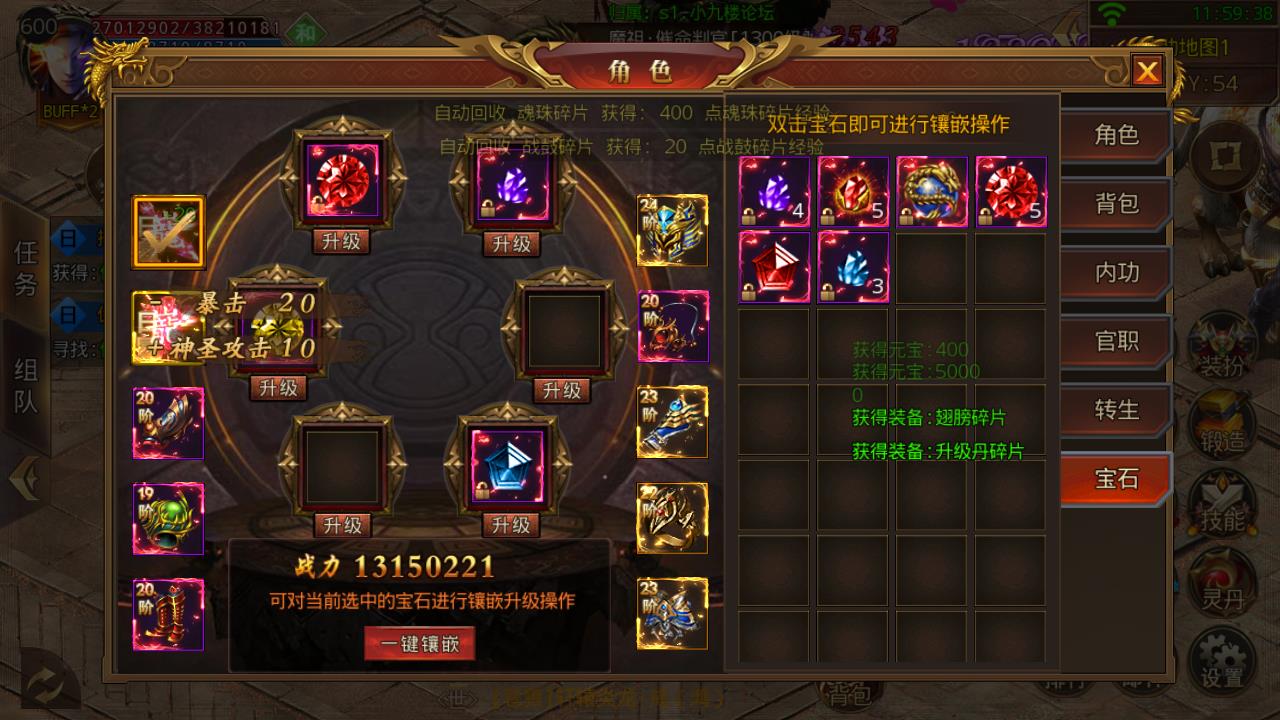Upgrade the socketed purple crystal gem

512,244
